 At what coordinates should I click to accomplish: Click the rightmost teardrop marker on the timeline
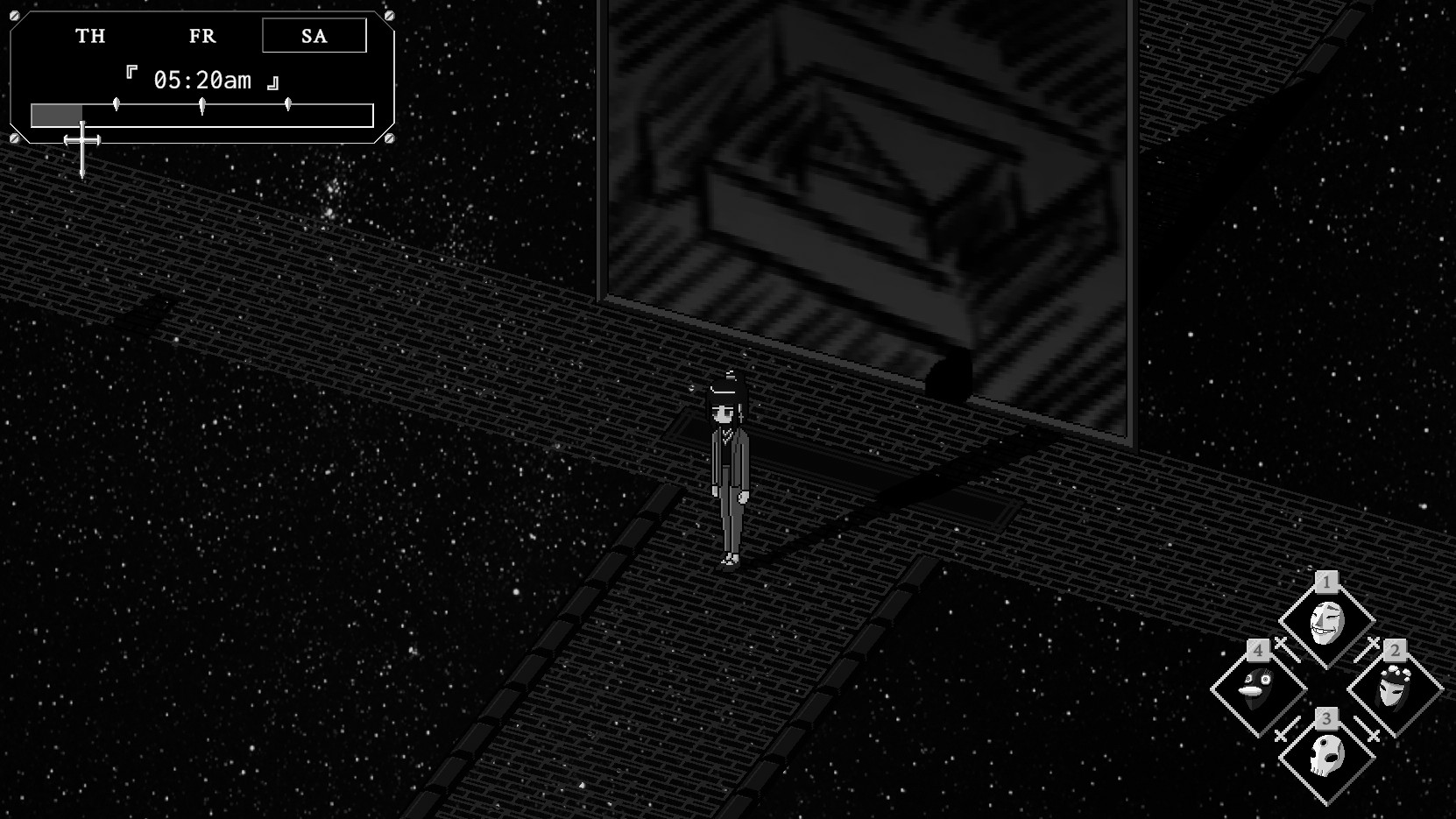(287, 103)
